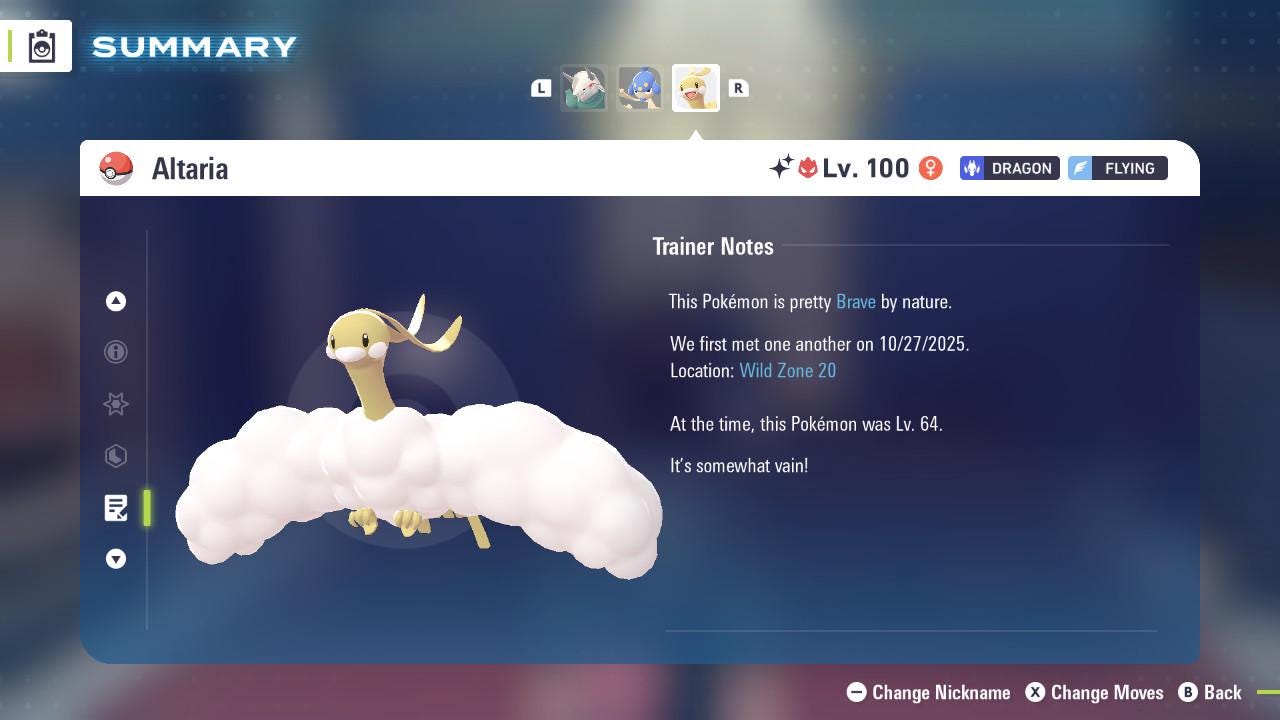This screenshot has width=1280, height=720.
Task: Switch to the white Pokémon's summary thumbnail
Action: [x=585, y=87]
